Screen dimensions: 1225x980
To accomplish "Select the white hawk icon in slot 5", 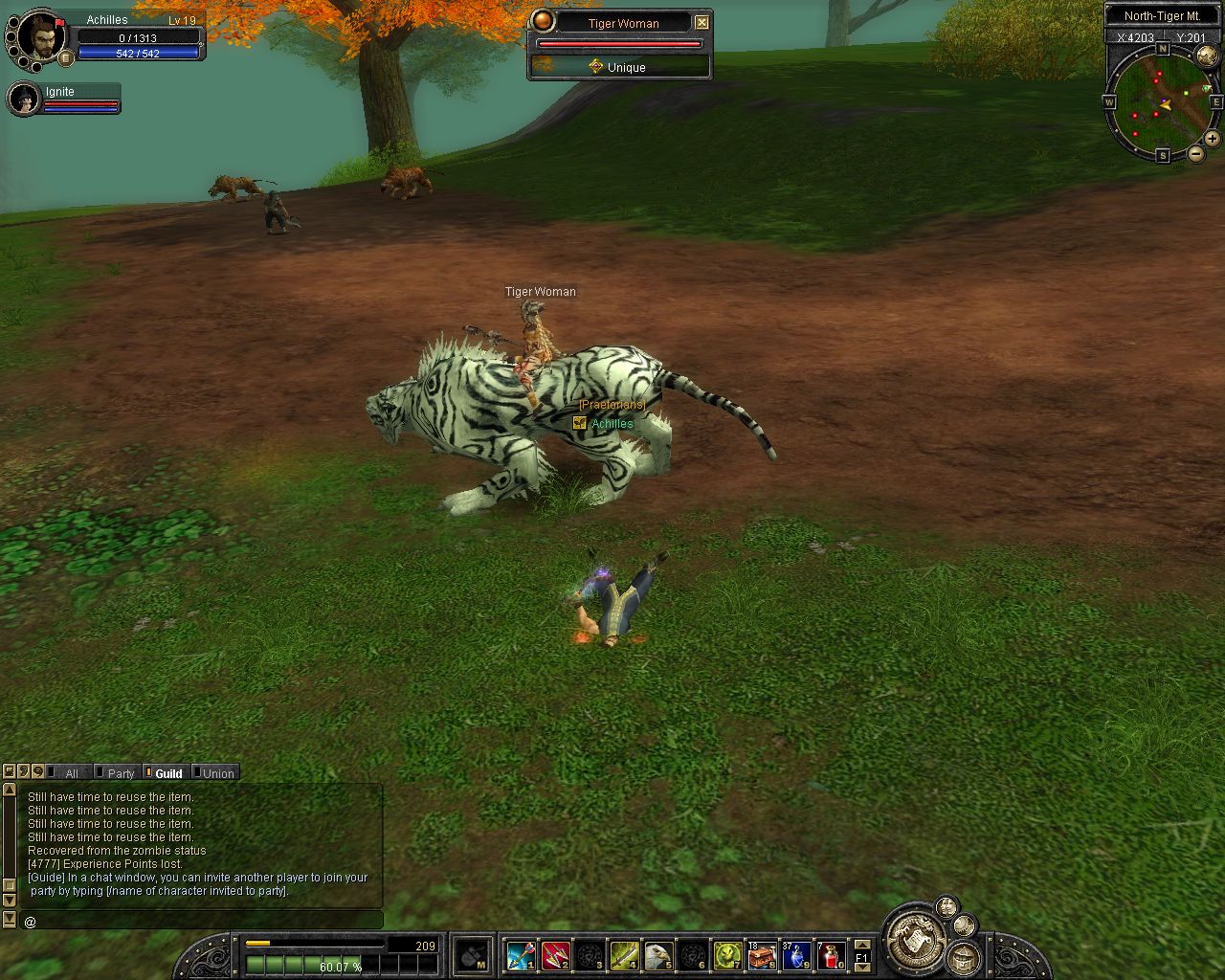I will (658, 954).
